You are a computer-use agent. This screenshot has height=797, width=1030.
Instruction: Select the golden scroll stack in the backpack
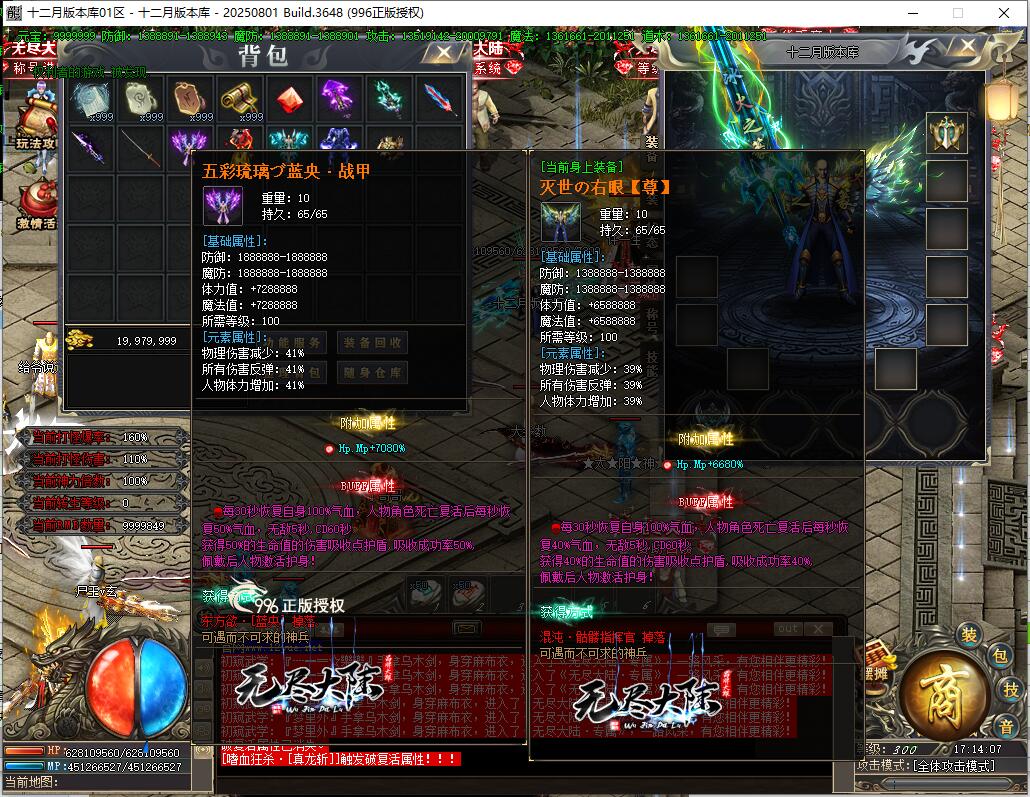(240, 99)
